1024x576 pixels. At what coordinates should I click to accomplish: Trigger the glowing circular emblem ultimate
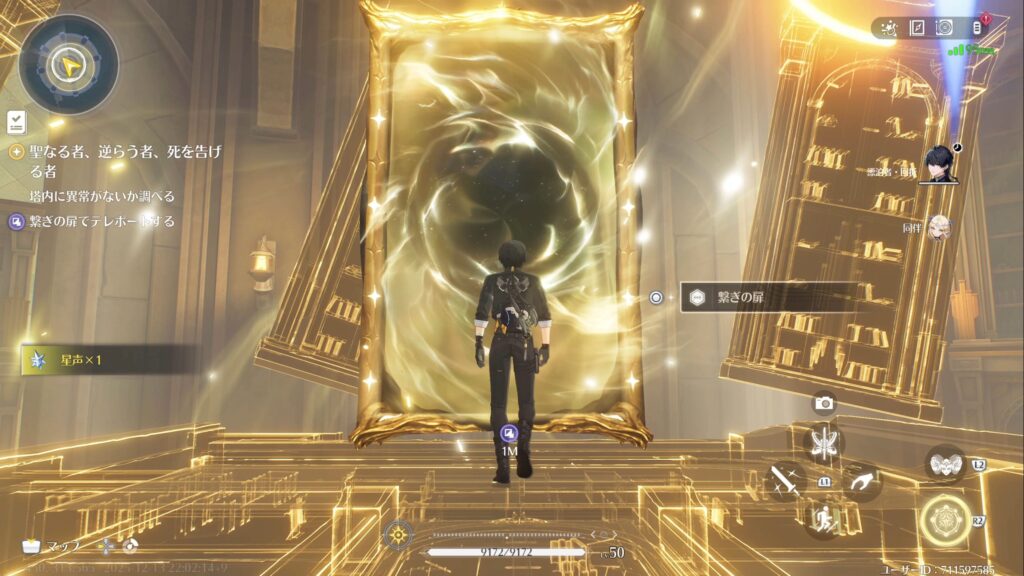945,520
